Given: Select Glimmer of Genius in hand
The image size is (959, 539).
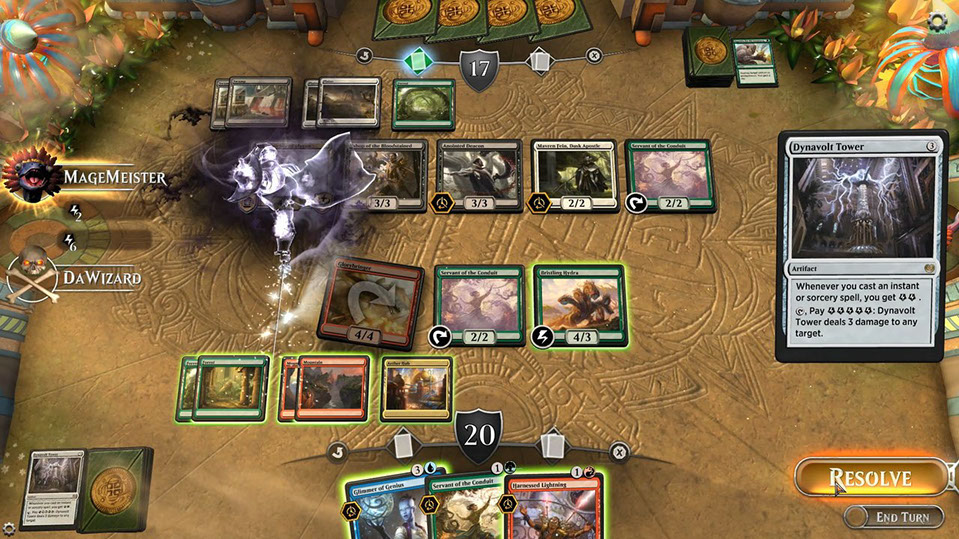Looking at the screenshot, I should 387,505.
